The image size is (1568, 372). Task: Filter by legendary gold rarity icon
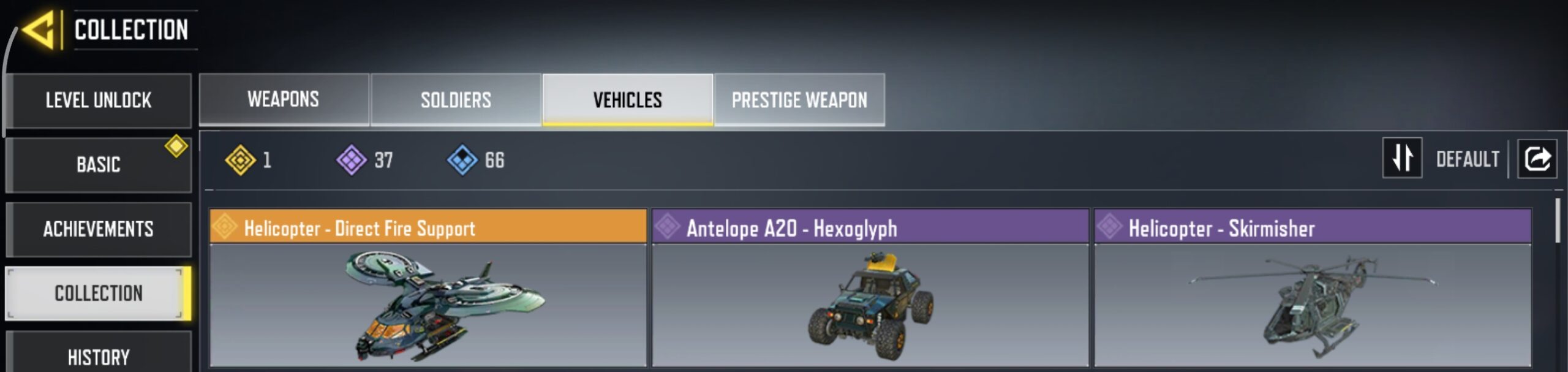pos(240,160)
